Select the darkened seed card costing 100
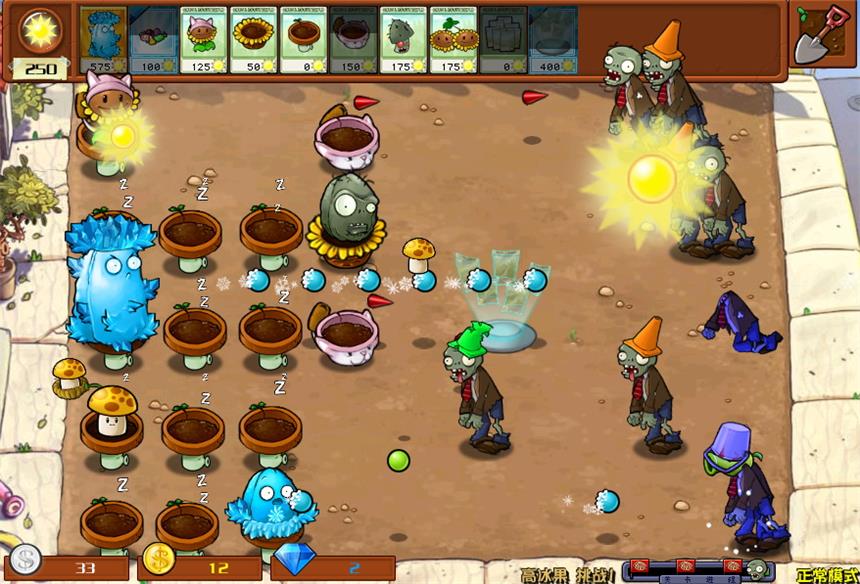Image resolution: width=860 pixels, height=584 pixels. coord(154,39)
